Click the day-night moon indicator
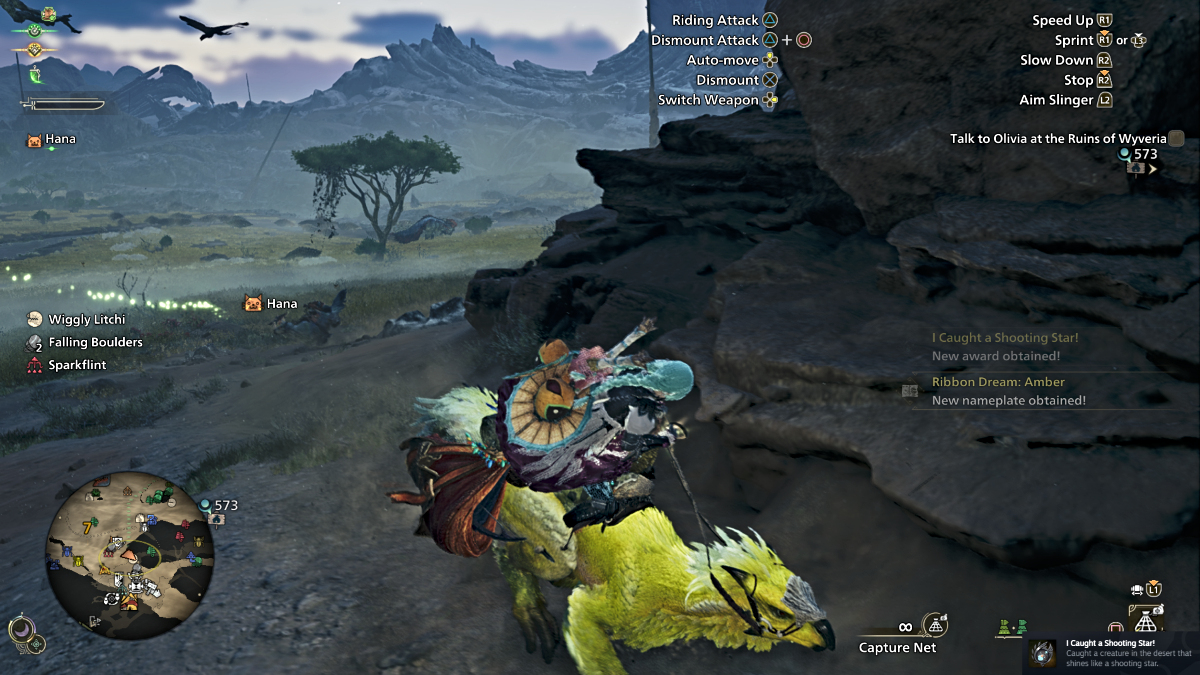The image size is (1200, 675). pyautogui.click(x=19, y=630)
